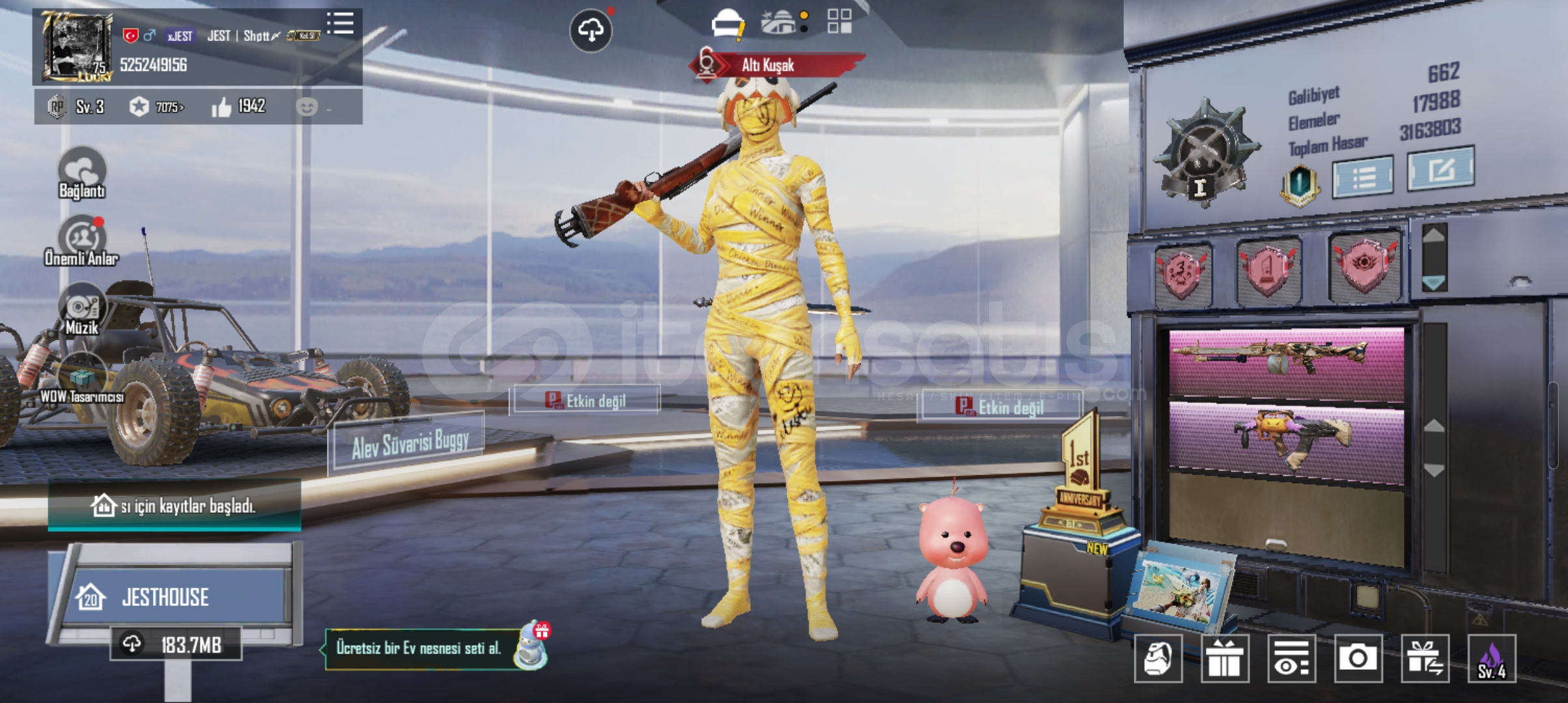Select the gold machine gun showcase slot
1568x703 pixels.
1286,362
